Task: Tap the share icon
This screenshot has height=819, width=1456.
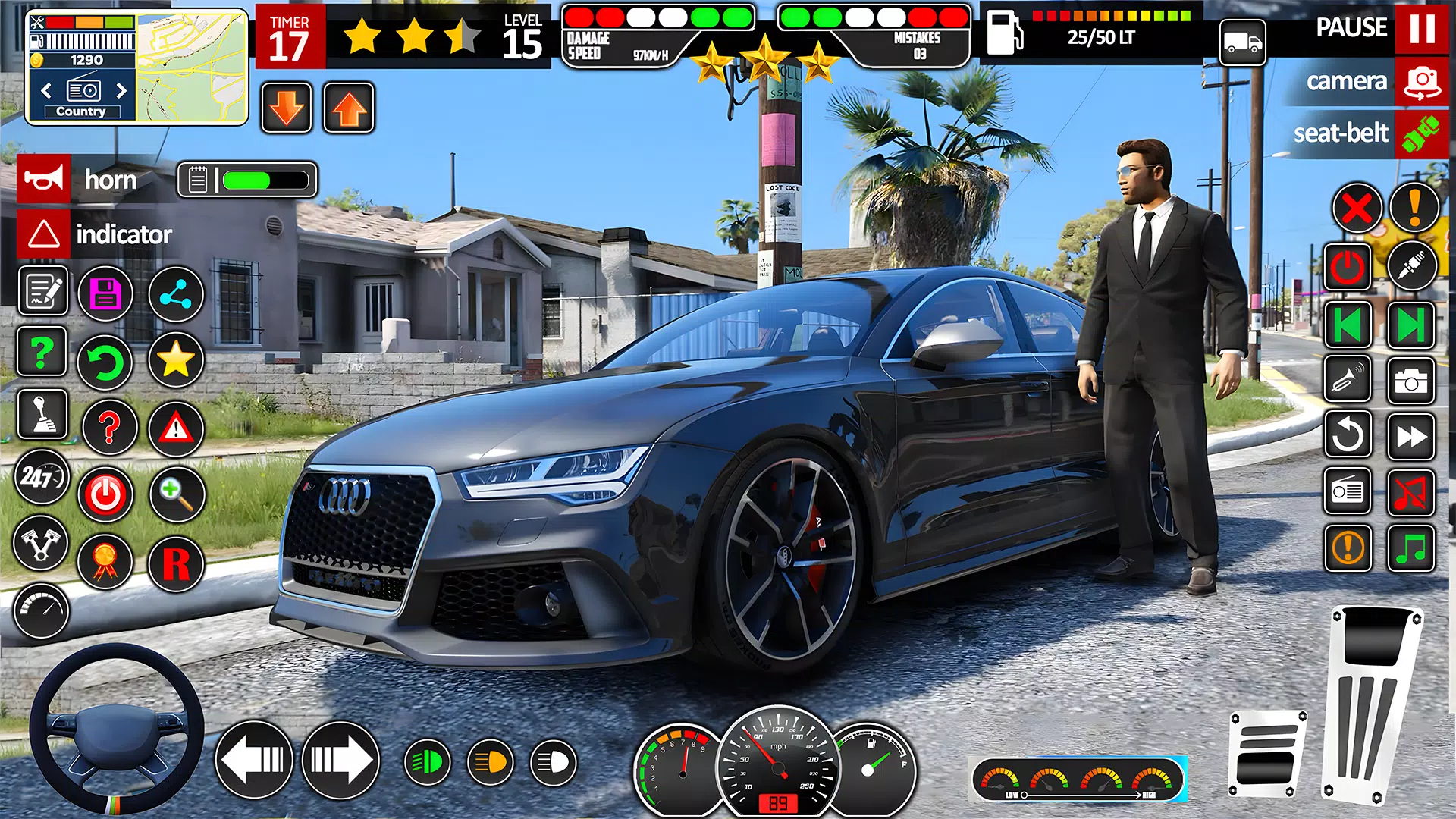Action: [x=175, y=293]
